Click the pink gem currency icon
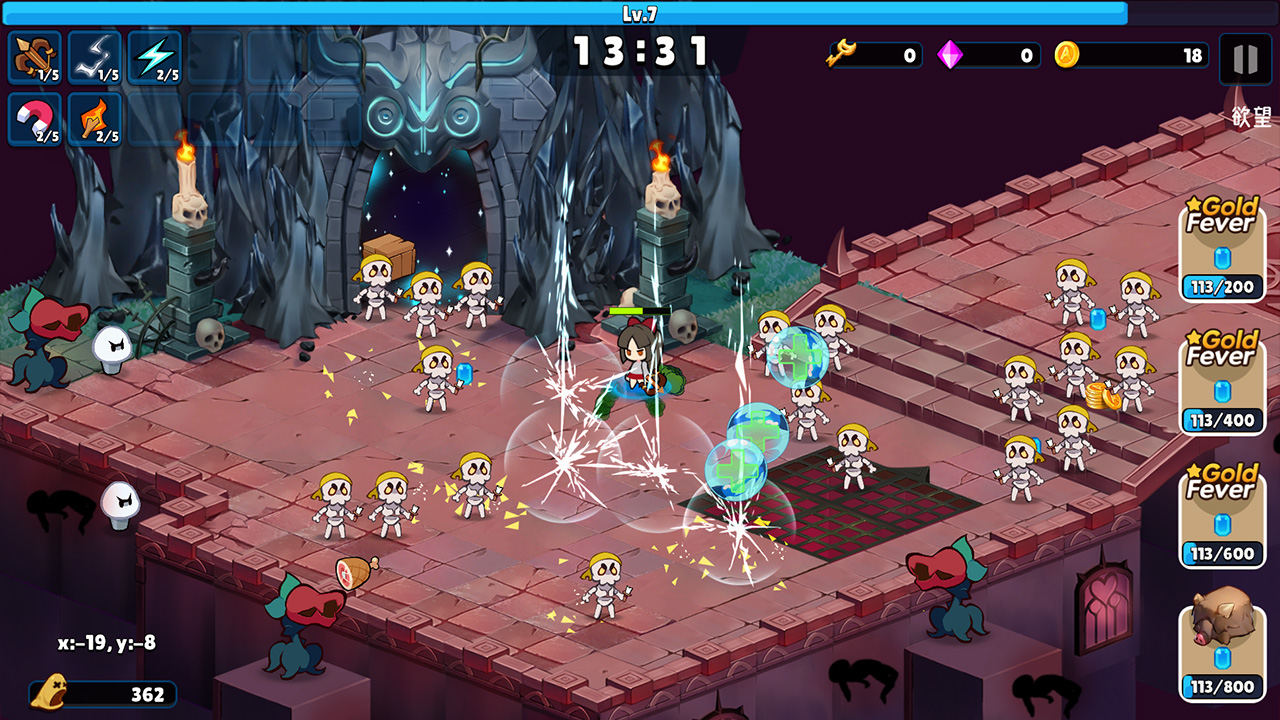Image resolution: width=1280 pixels, height=720 pixels. pos(950,55)
